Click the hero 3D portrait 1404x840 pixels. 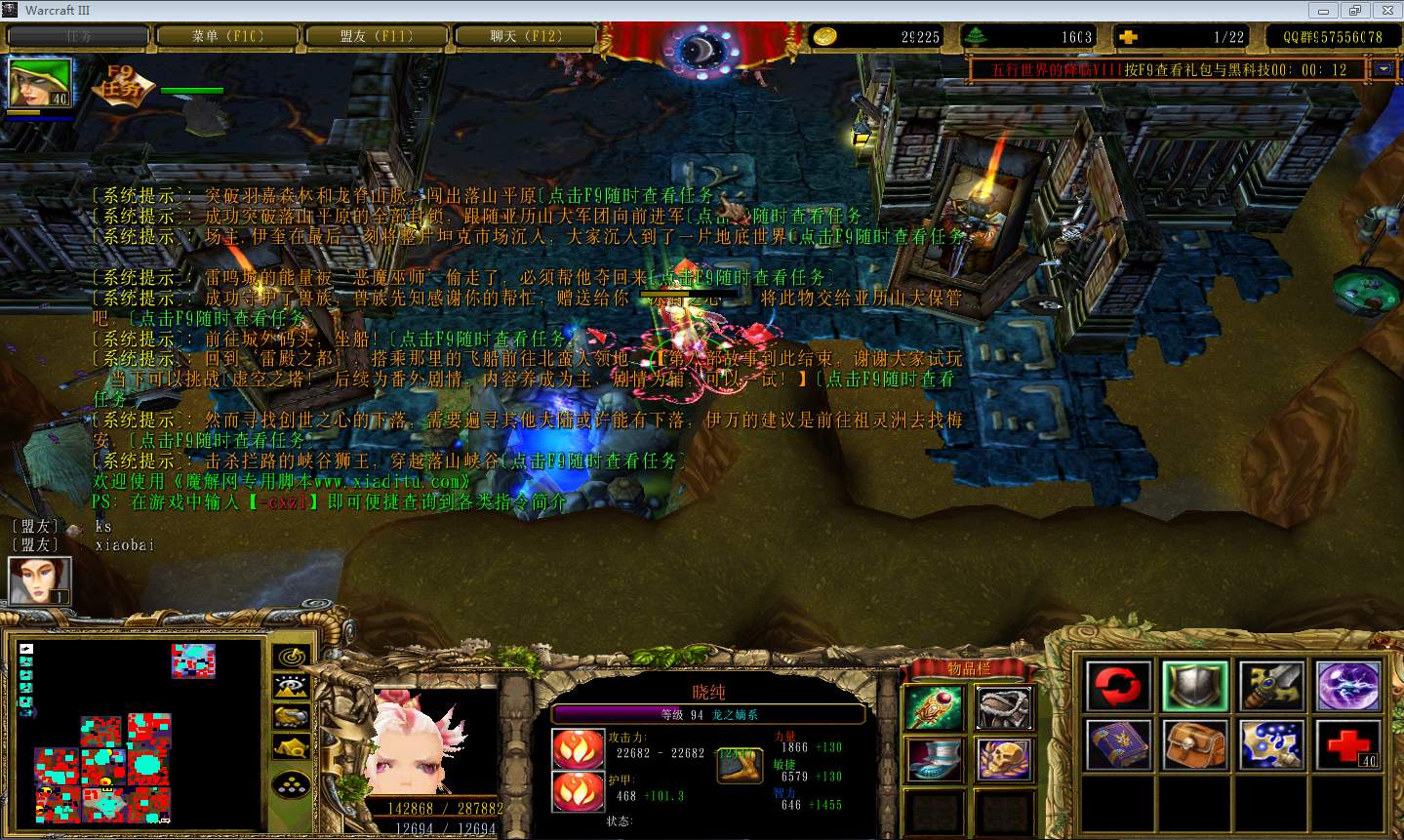click(x=434, y=741)
